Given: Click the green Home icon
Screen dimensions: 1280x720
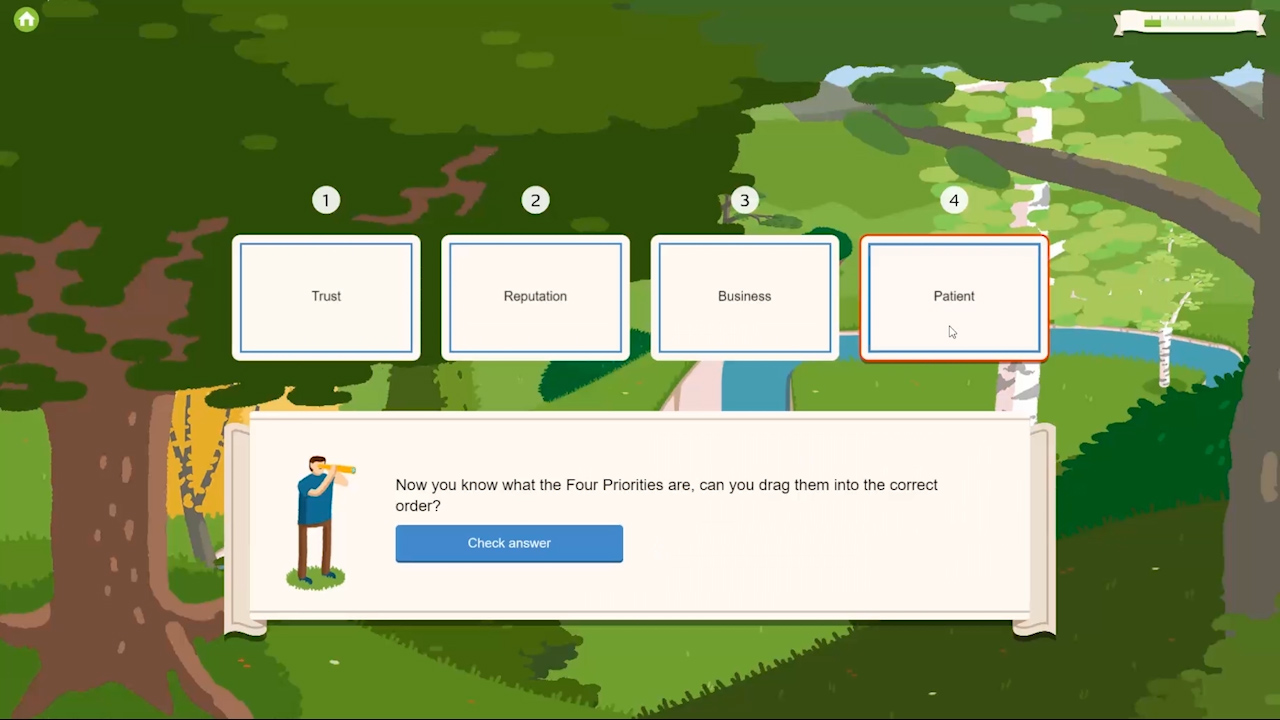Looking at the screenshot, I should click(25, 19).
